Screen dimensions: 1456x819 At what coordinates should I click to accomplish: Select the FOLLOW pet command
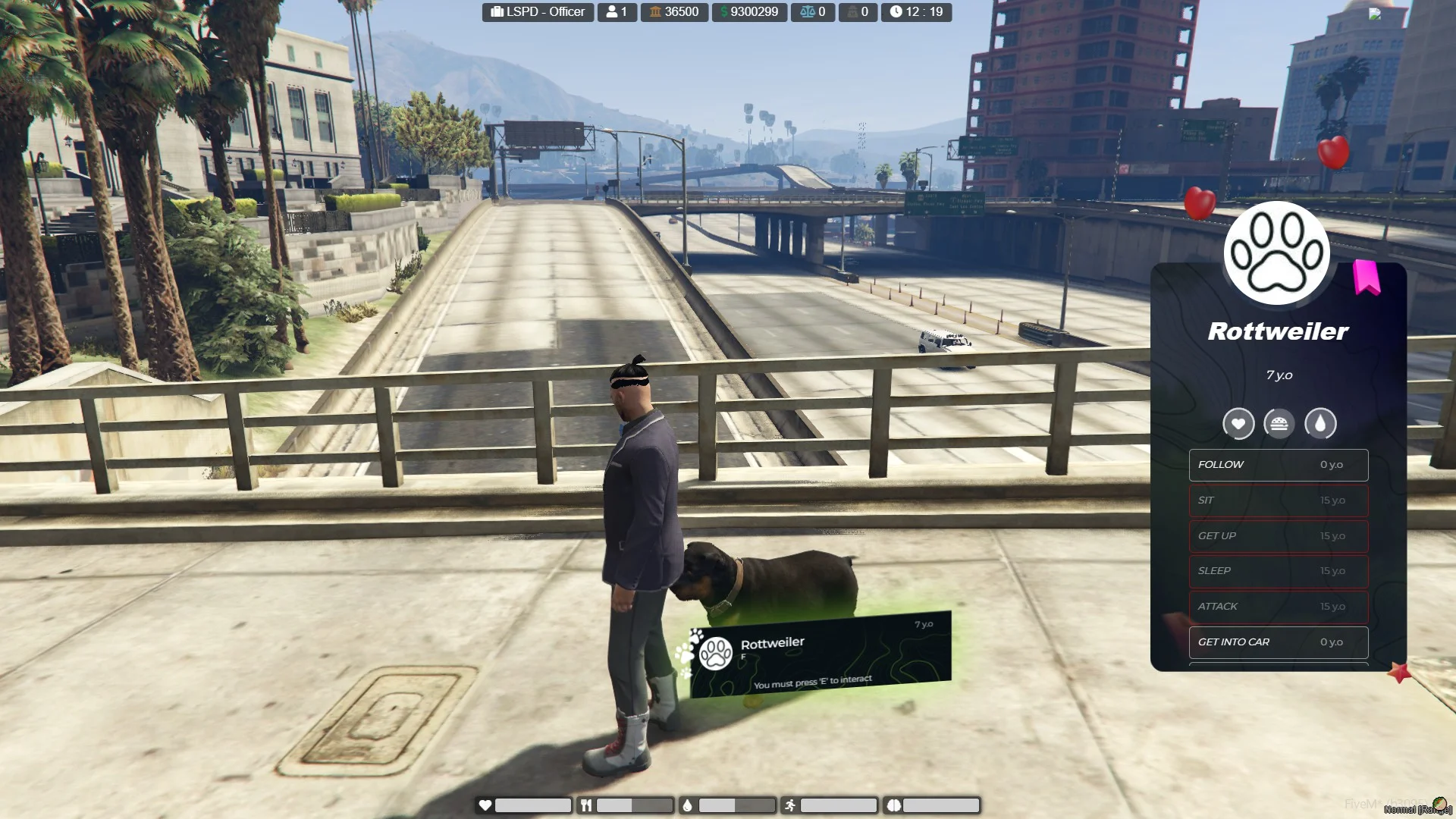coord(1278,465)
